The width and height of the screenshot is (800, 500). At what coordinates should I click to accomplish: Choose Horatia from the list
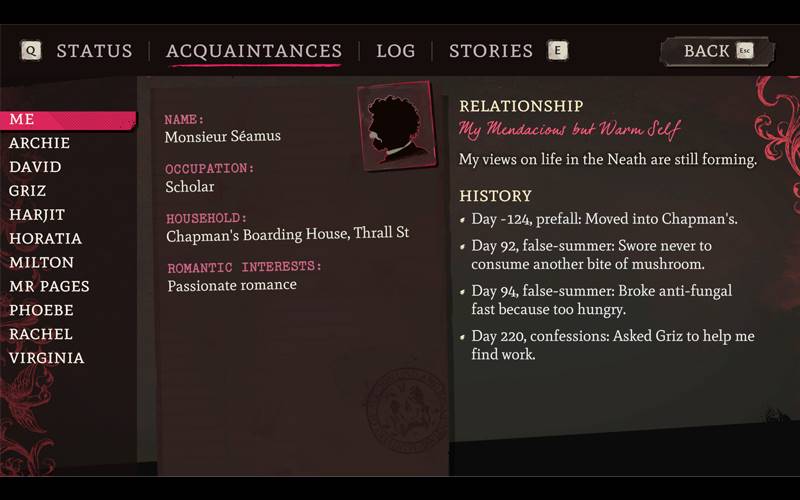pos(45,239)
